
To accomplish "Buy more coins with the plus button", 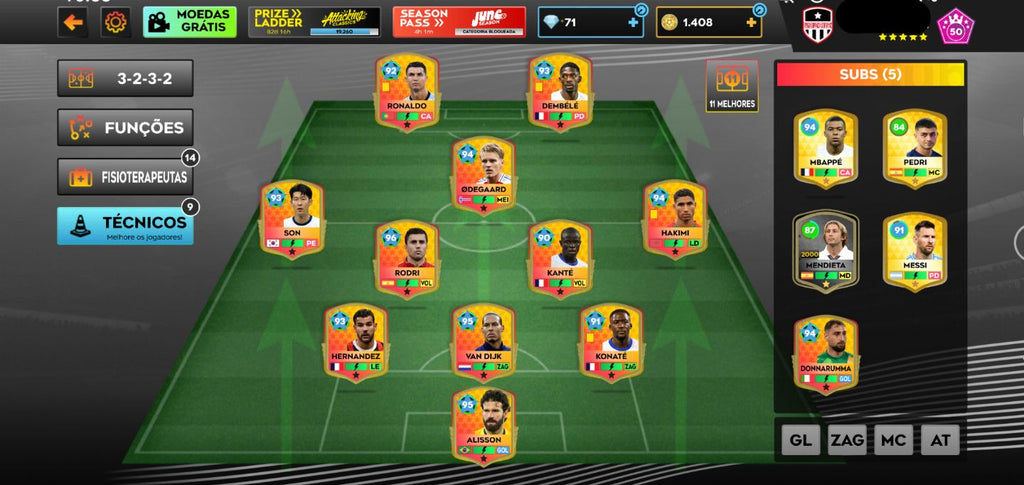I will [752, 22].
